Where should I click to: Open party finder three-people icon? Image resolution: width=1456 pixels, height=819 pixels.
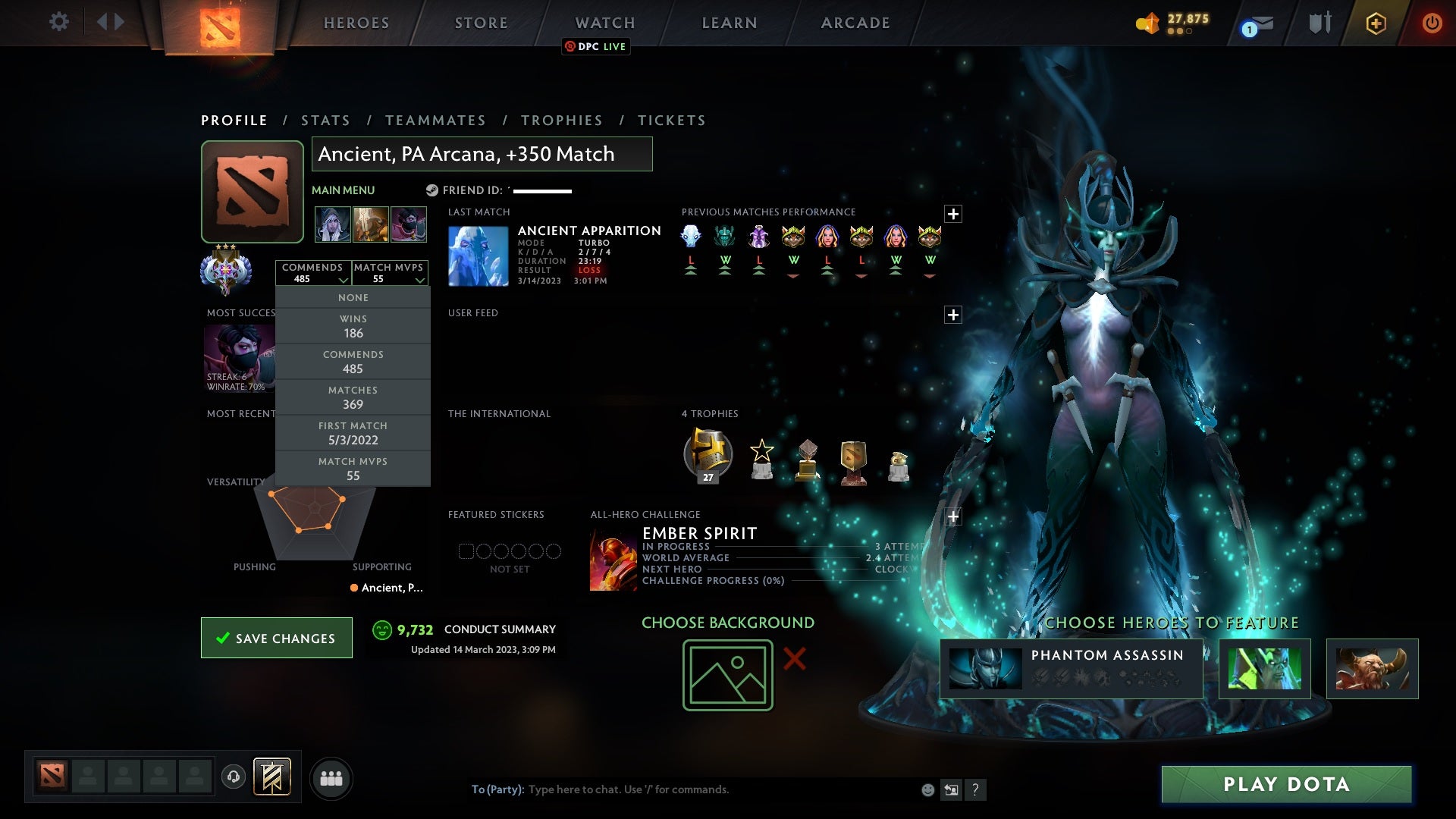click(x=331, y=778)
